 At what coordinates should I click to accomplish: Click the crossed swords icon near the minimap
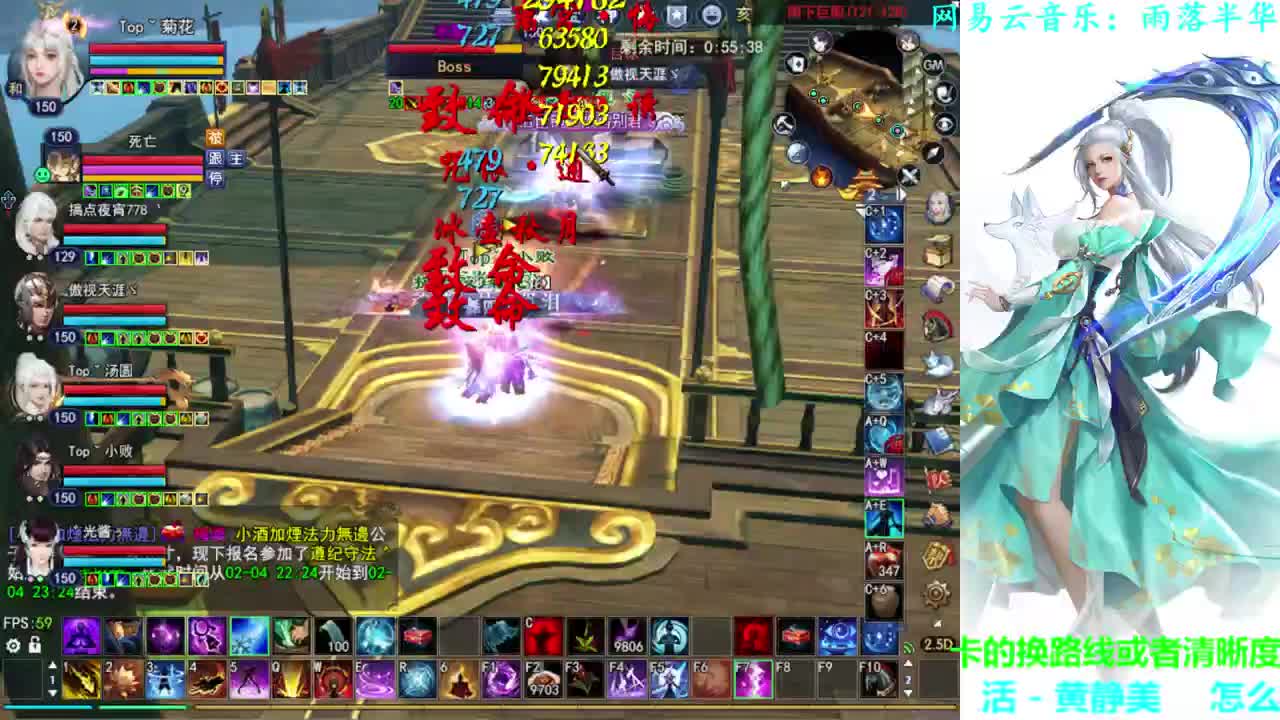coord(908,175)
